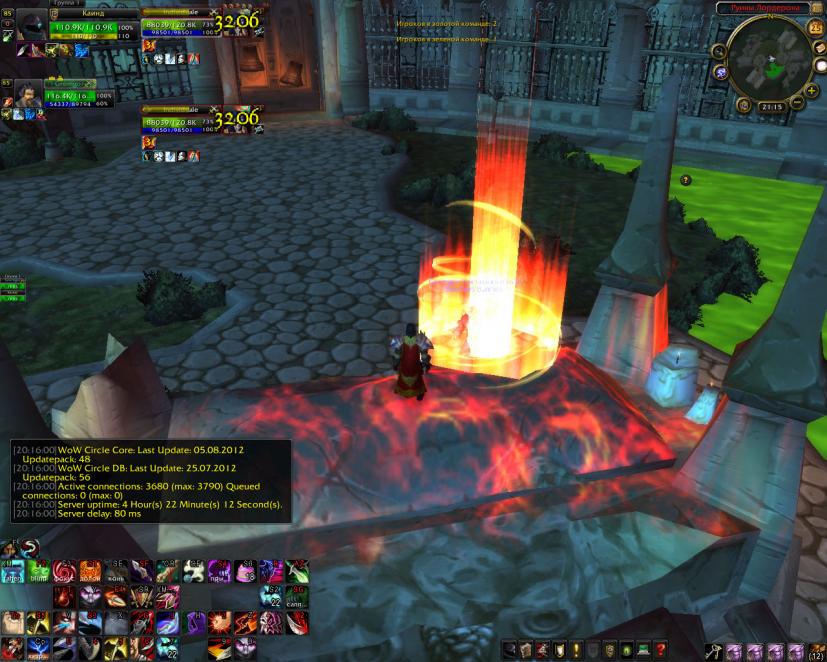Use the pink cake item slot
Image resolution: width=827 pixels, height=662 pixels.
pos(244,571)
